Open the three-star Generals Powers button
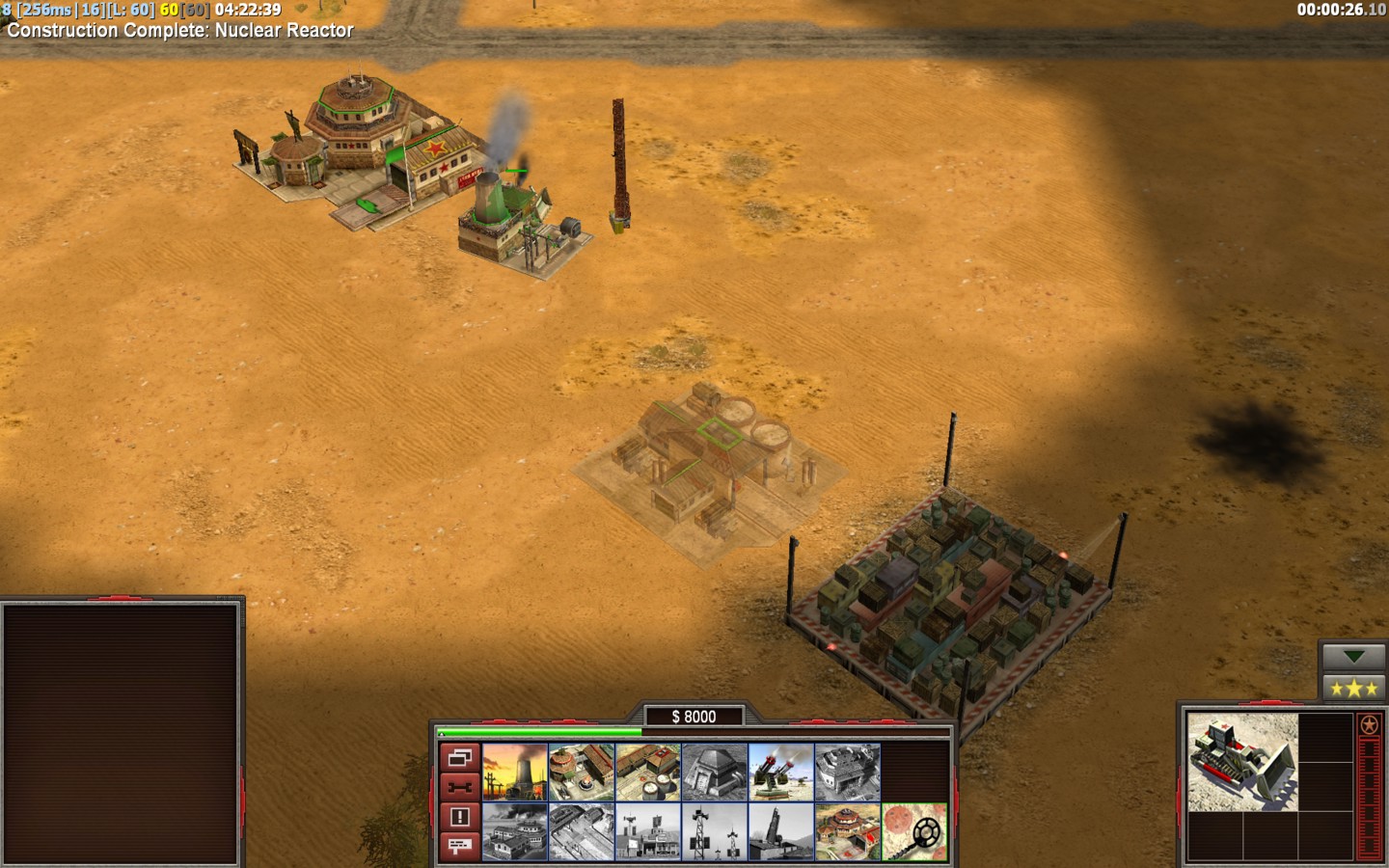 coord(1353,689)
